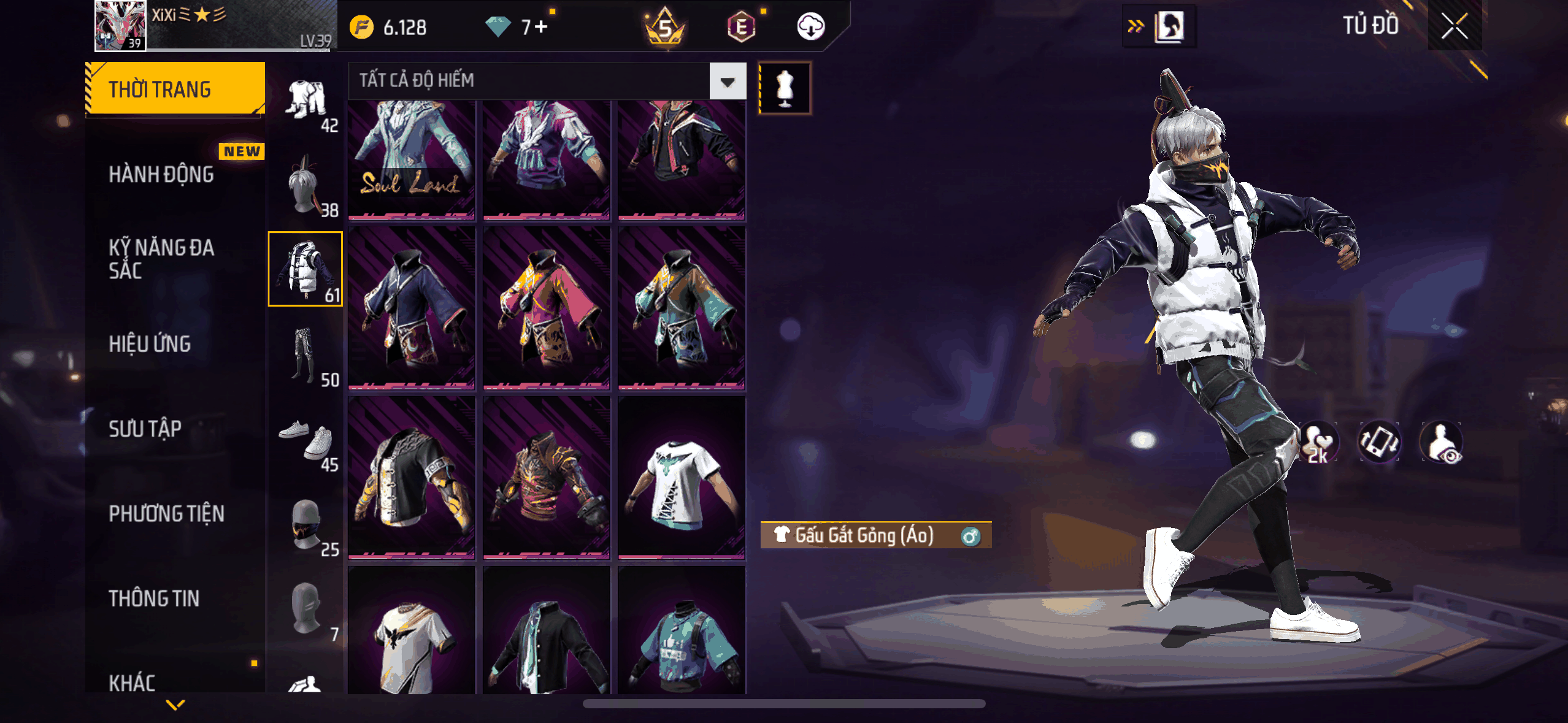Viewport: 1568px width, 723px height.
Task: Open the TẤT CẢ ĐỘ HIẾM rarity dropdown
Action: pyautogui.click(x=728, y=82)
